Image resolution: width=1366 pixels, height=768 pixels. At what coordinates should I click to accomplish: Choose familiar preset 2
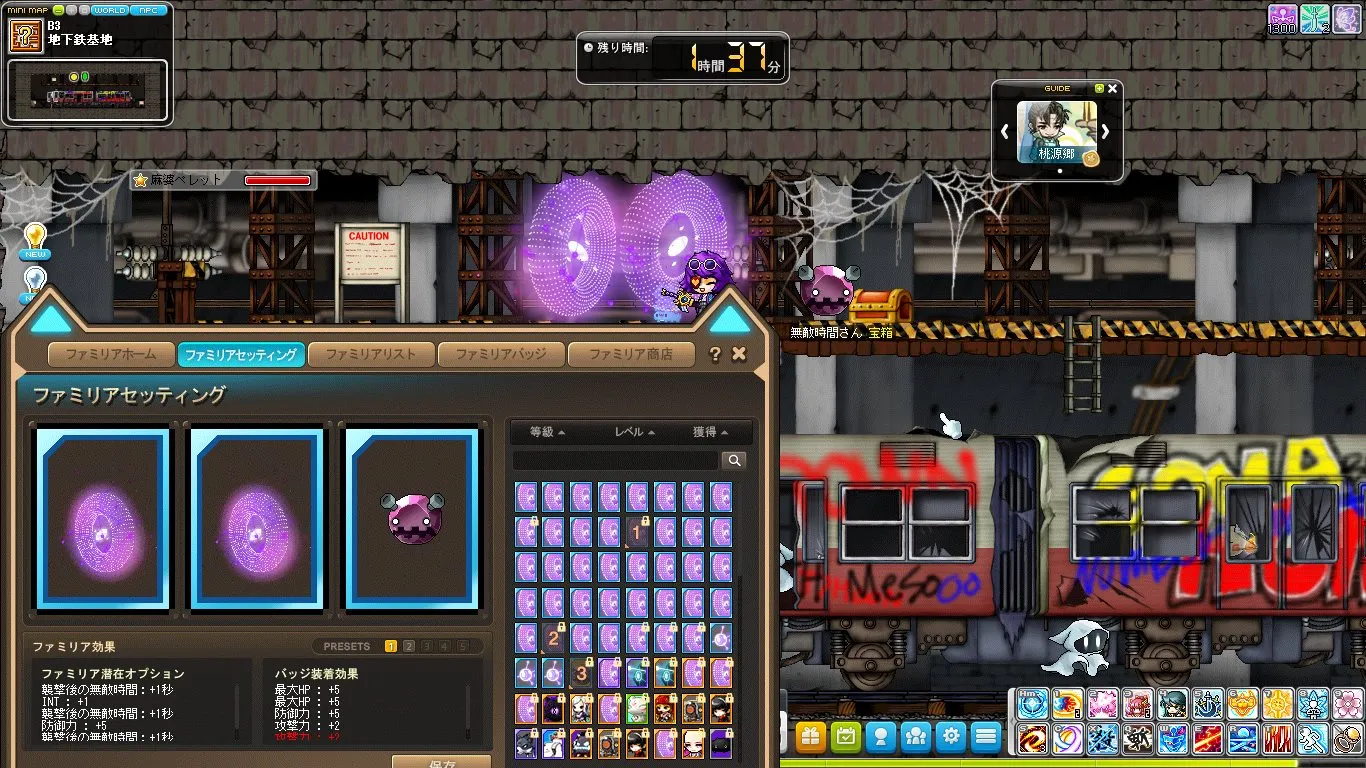coord(409,646)
